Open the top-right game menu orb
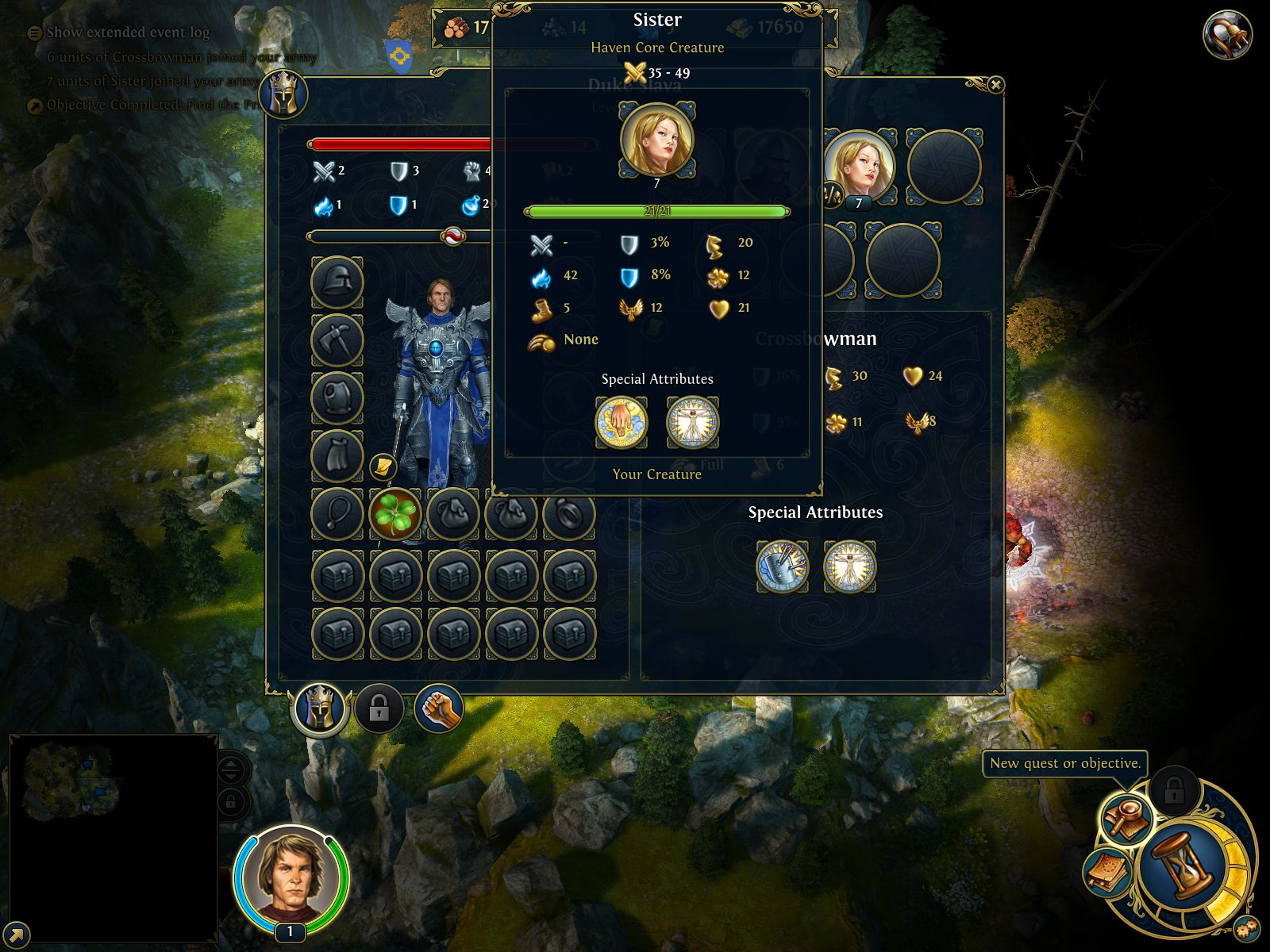 (x=1226, y=34)
